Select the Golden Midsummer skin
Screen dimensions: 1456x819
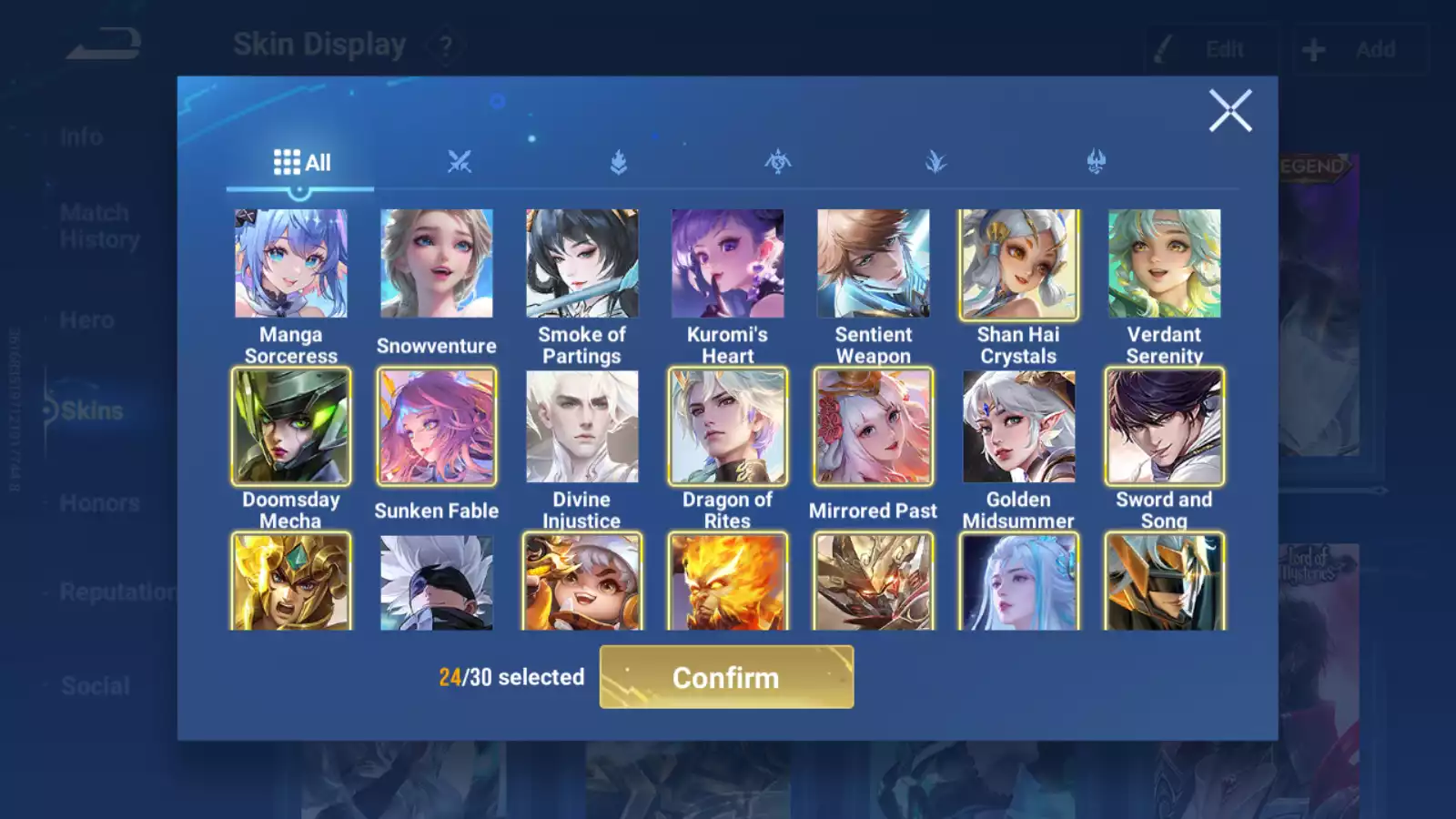point(1019,426)
